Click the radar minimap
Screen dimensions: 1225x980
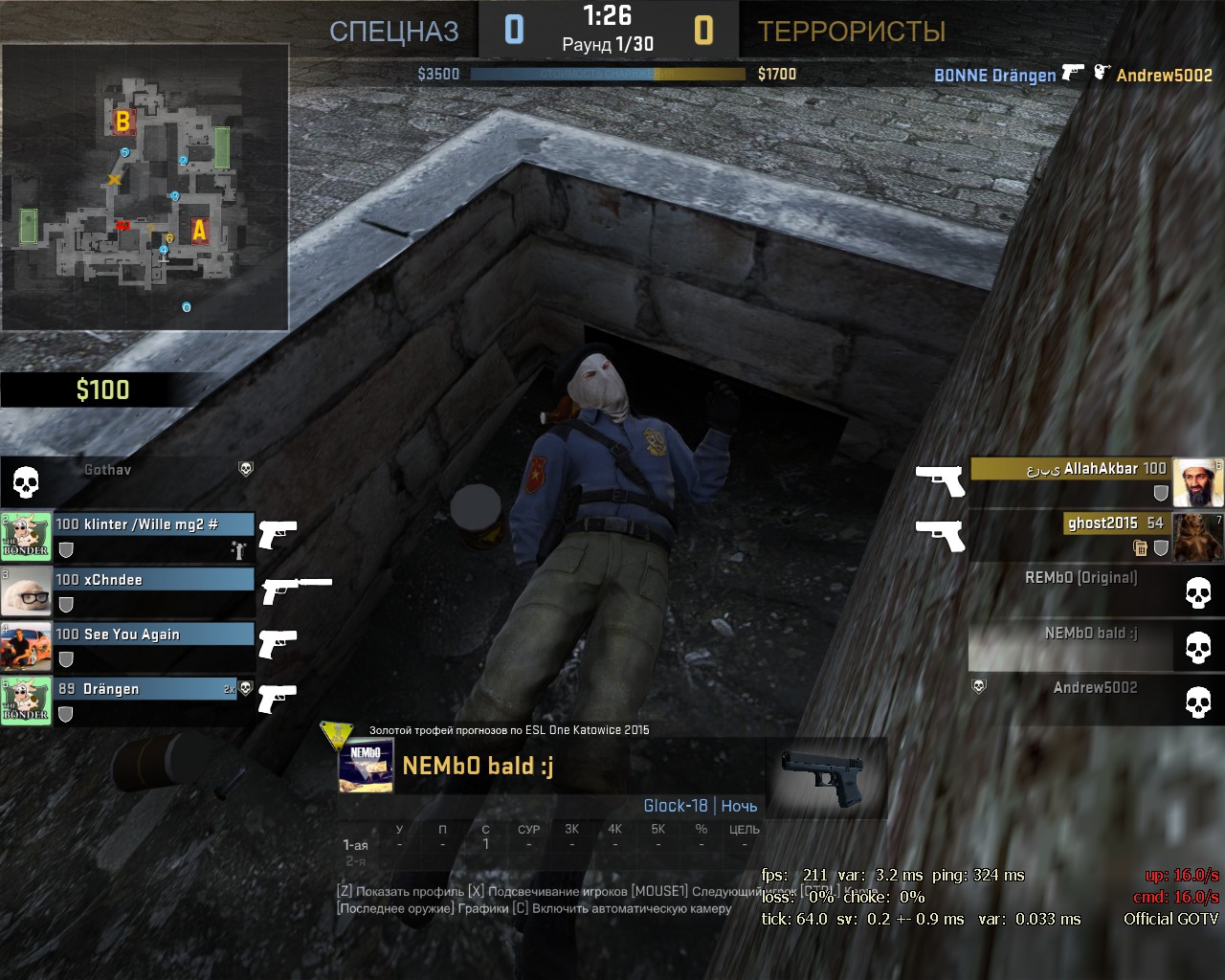point(145,188)
